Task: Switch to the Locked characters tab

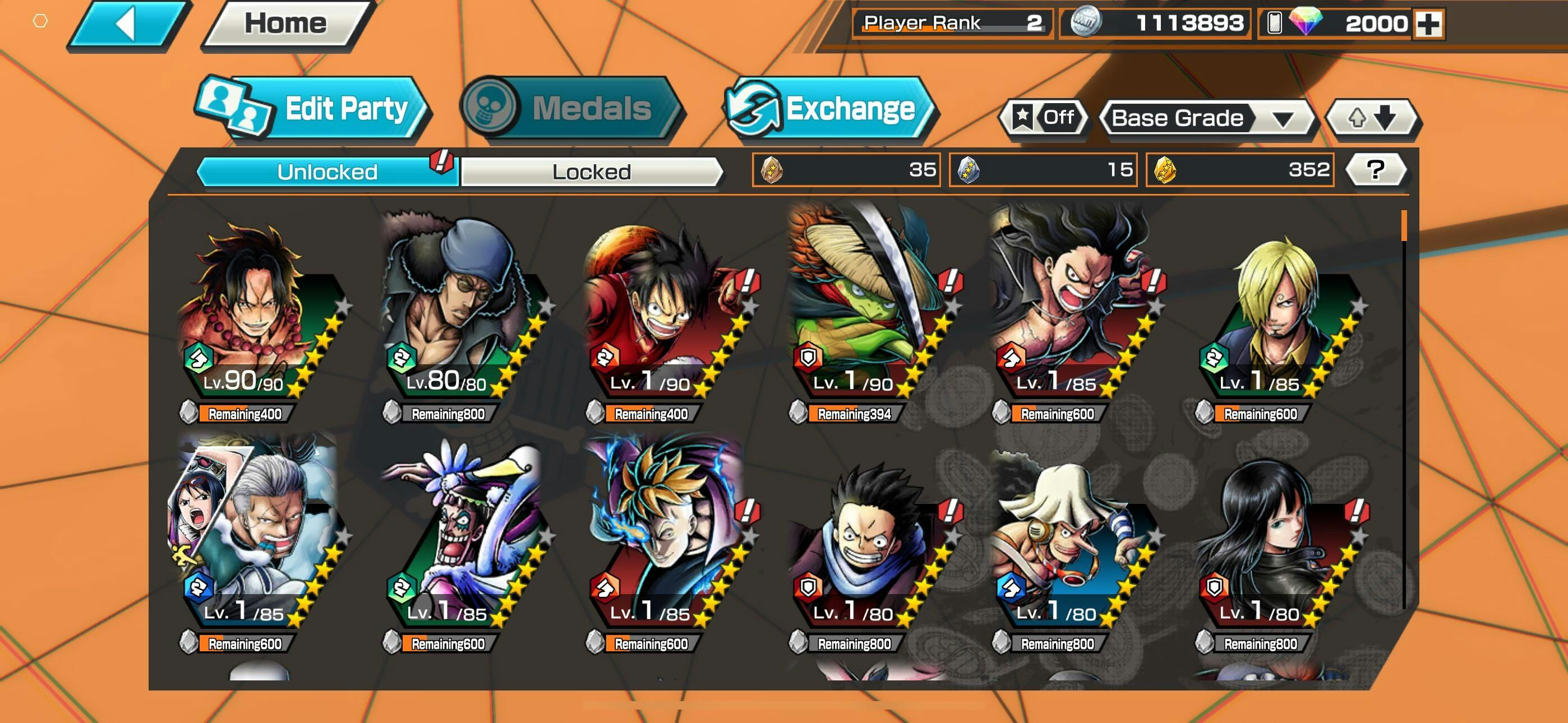Action: 591,172
